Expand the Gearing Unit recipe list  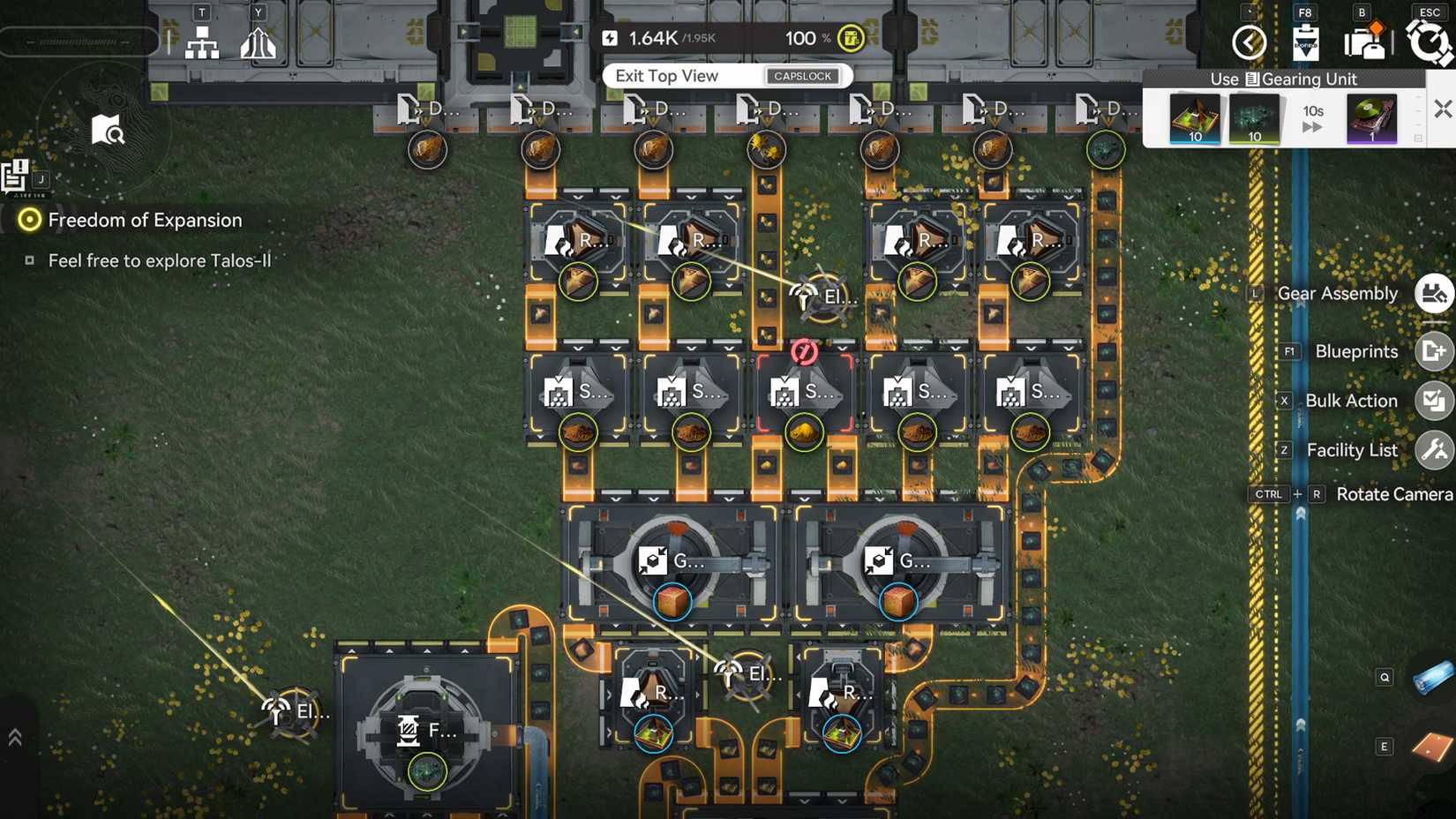(x=1417, y=137)
